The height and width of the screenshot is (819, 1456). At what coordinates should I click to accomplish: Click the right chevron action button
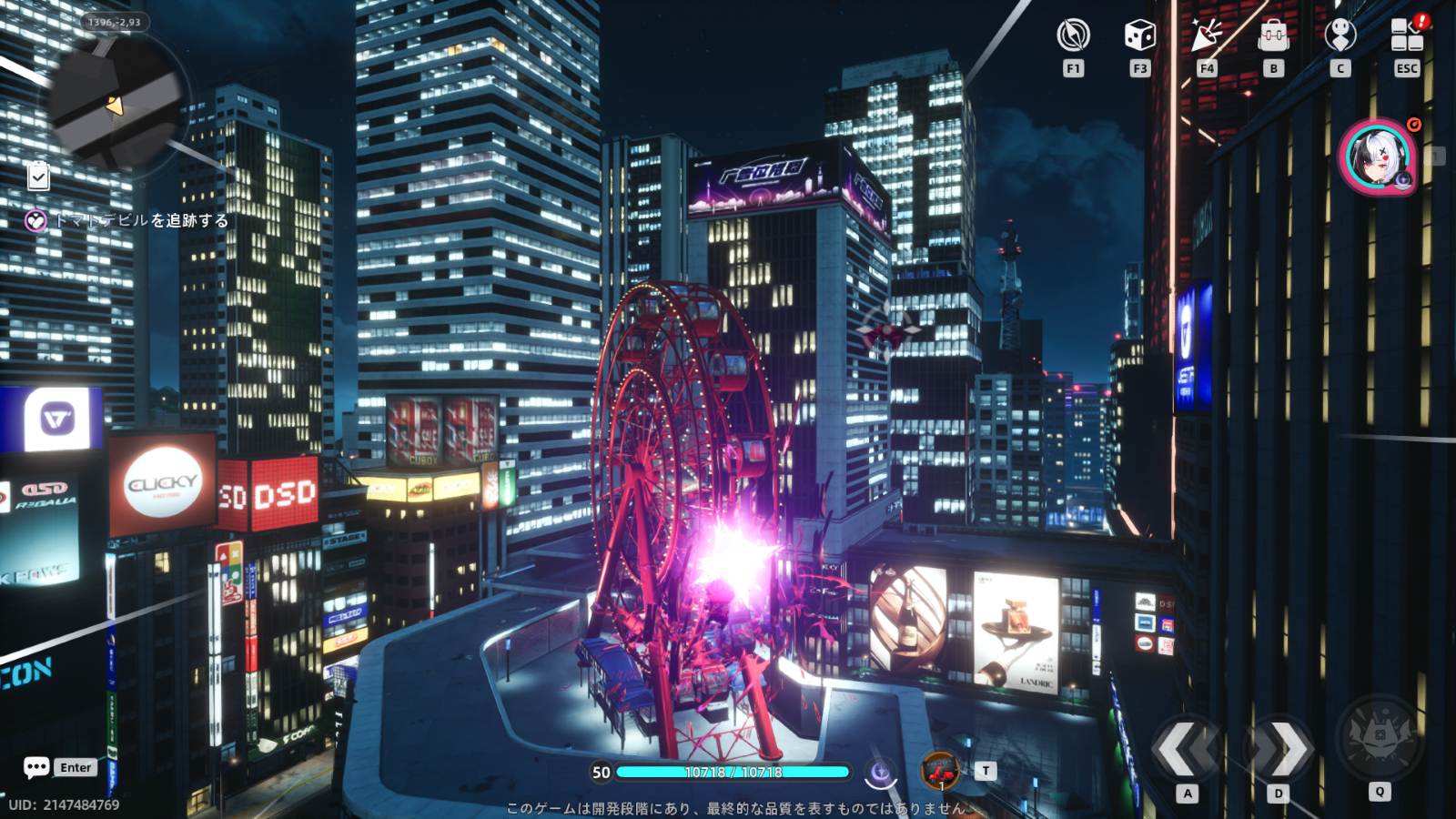point(1279,748)
